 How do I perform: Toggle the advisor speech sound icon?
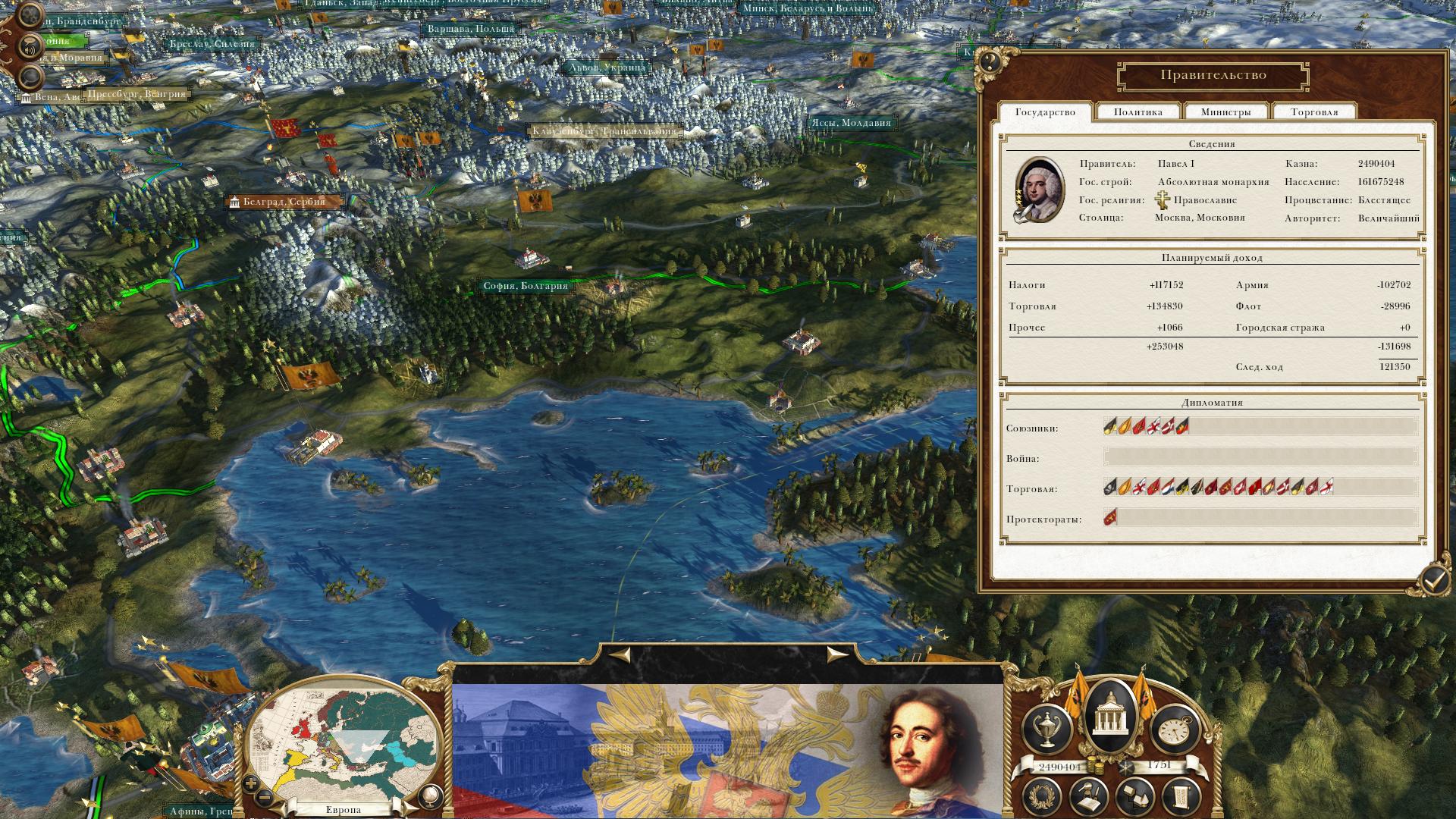coord(30,46)
